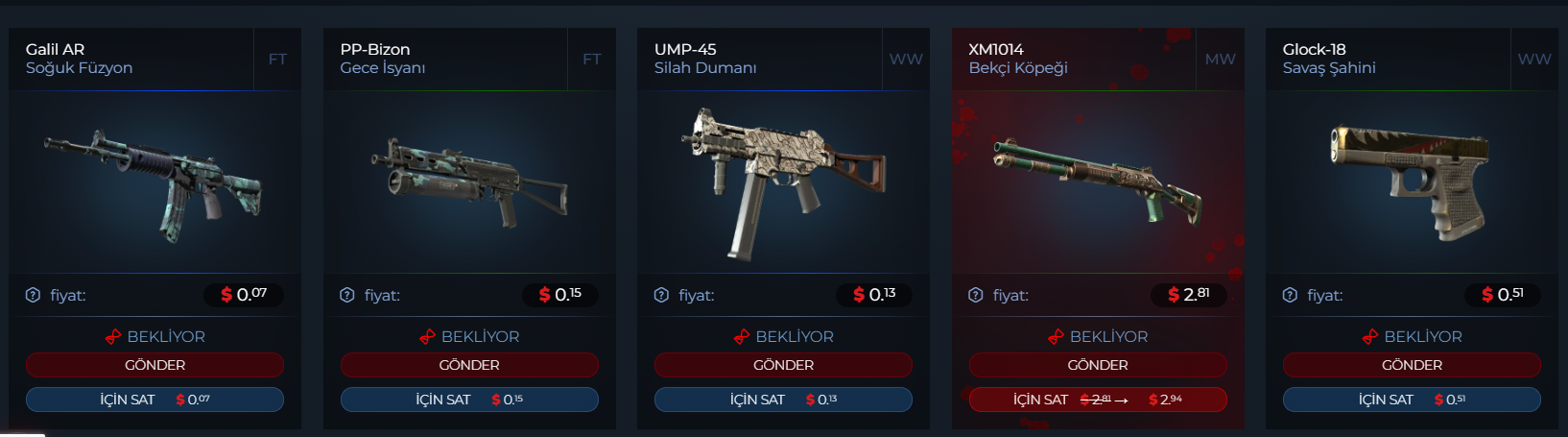The width and height of the screenshot is (1568, 437).
Task: Open price help icon on PP-Bizon card
Action: pyautogui.click(x=347, y=295)
